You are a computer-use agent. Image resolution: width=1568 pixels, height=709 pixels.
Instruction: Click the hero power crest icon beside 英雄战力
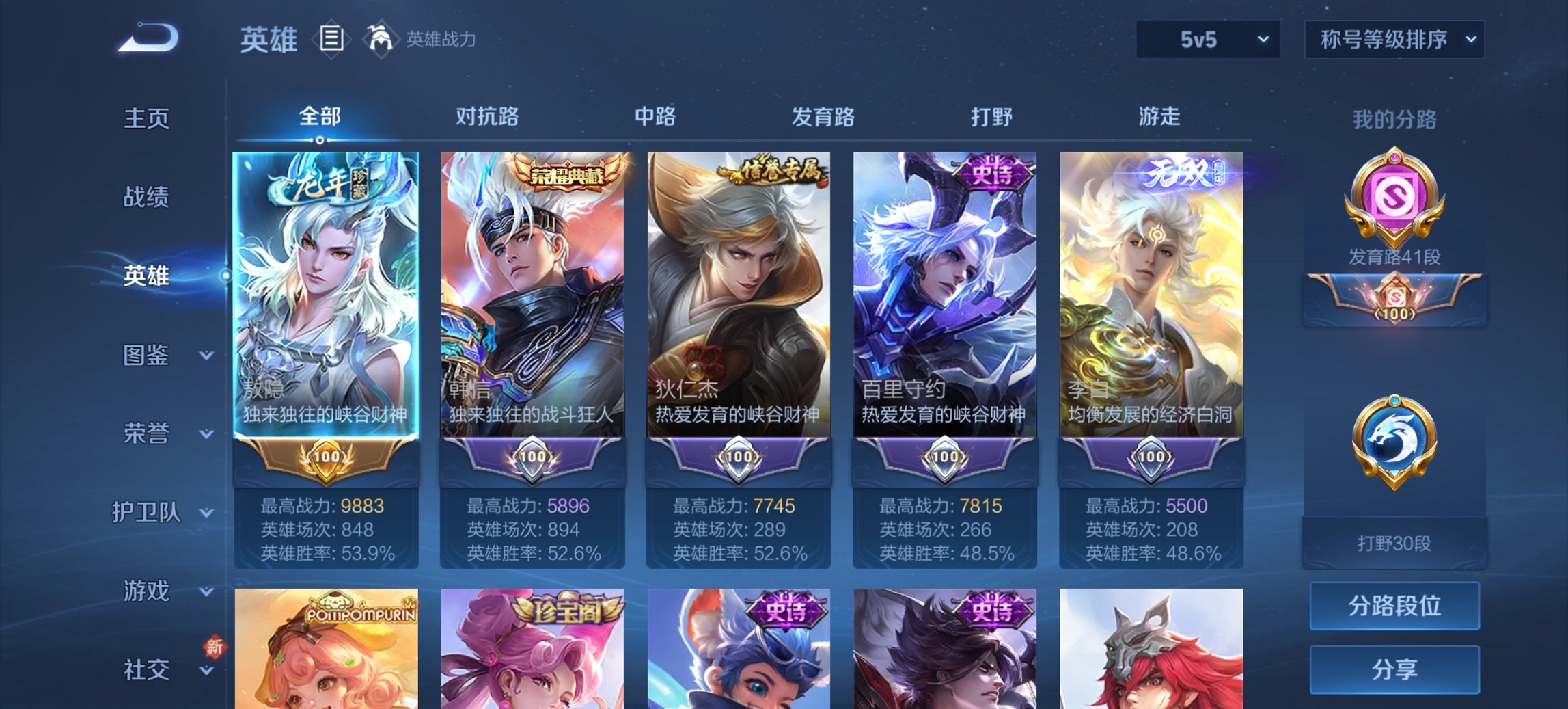pos(381,39)
